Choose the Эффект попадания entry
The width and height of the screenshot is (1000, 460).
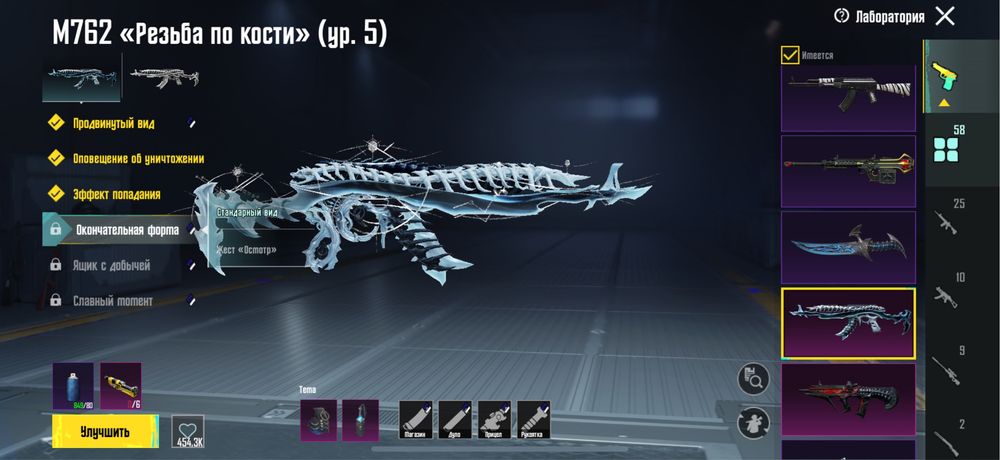(116, 194)
